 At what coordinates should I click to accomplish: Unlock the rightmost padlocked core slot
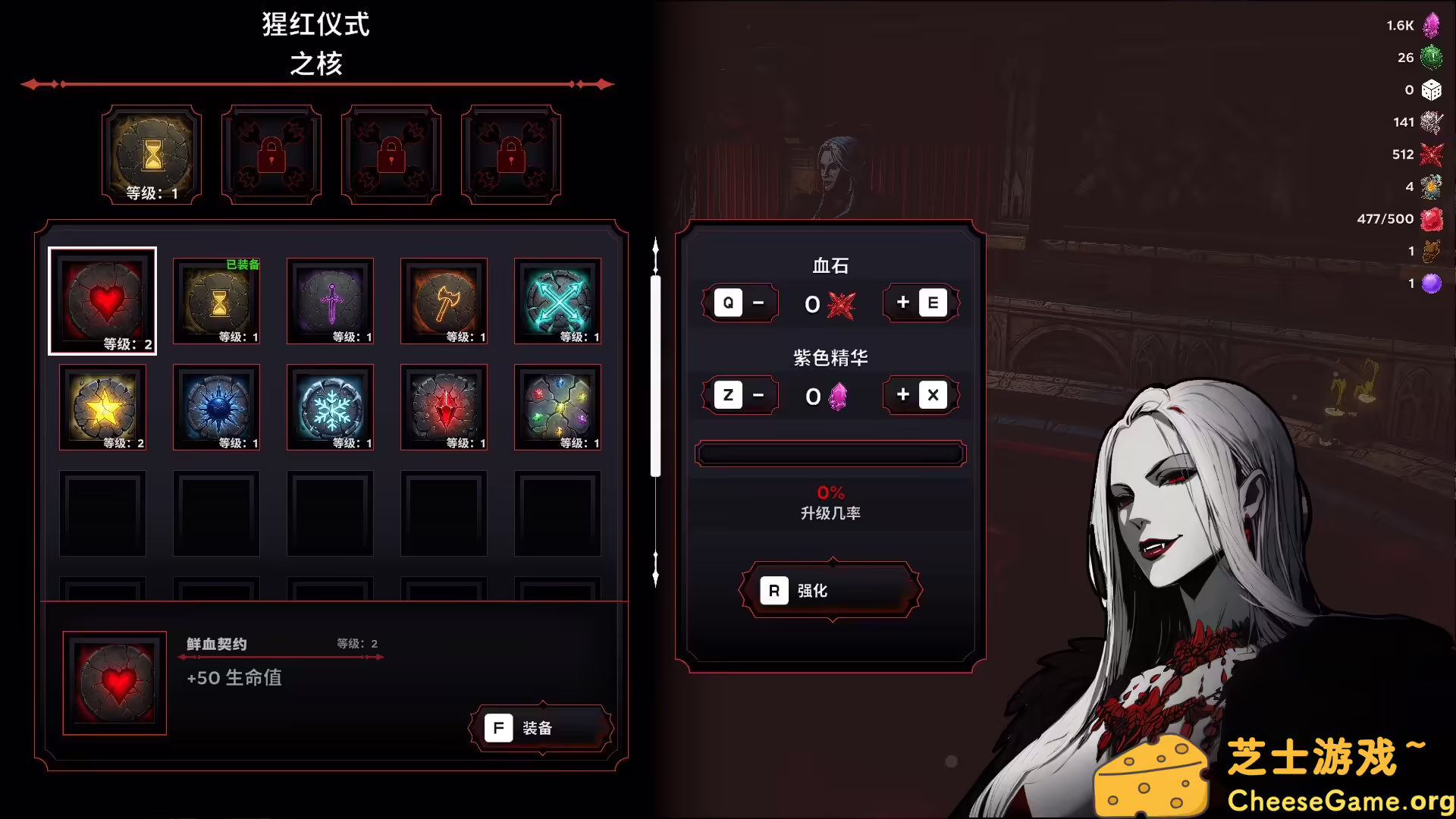pyautogui.click(x=511, y=154)
